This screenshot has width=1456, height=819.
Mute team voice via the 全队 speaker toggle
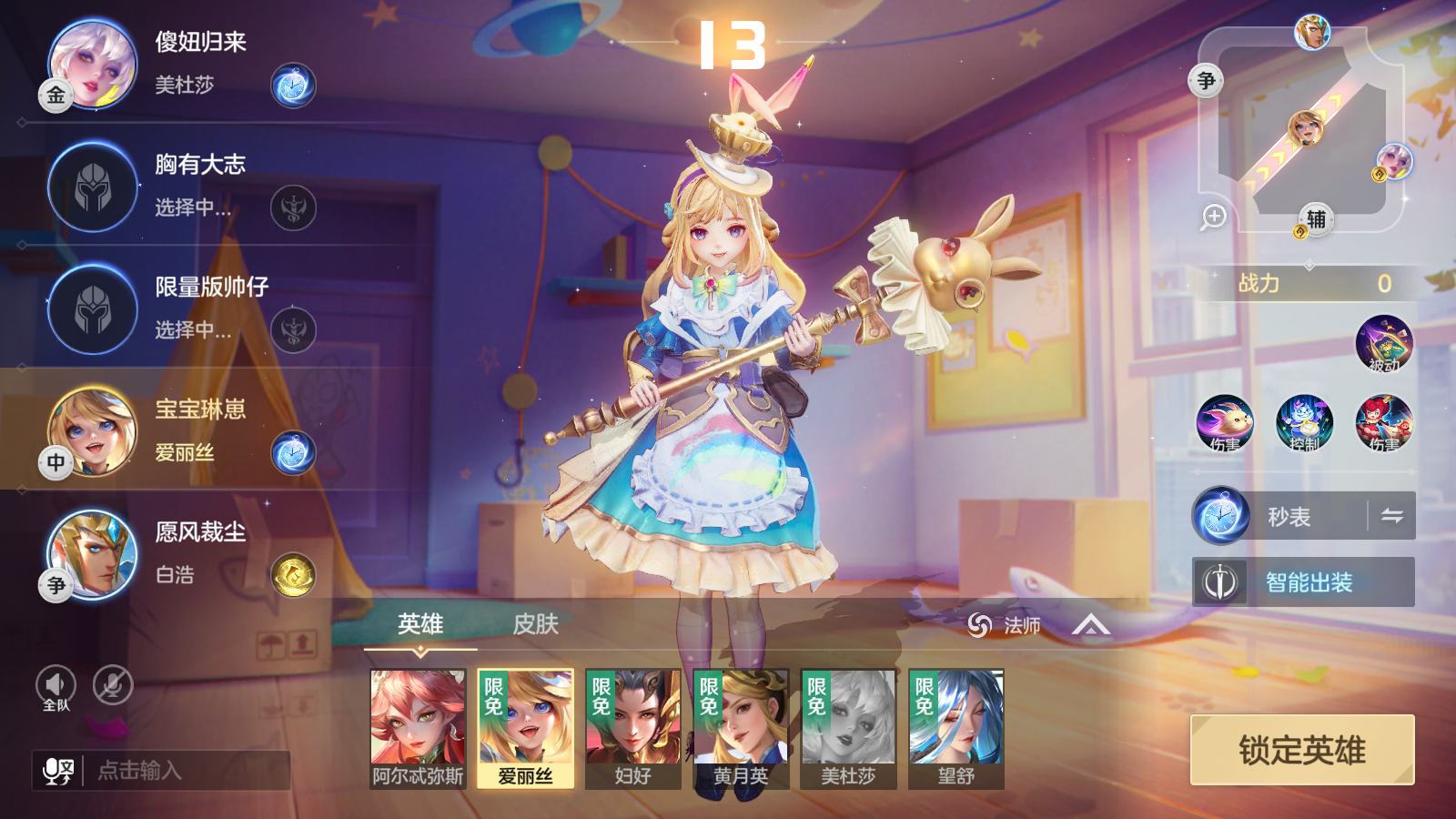pyautogui.click(x=55, y=684)
